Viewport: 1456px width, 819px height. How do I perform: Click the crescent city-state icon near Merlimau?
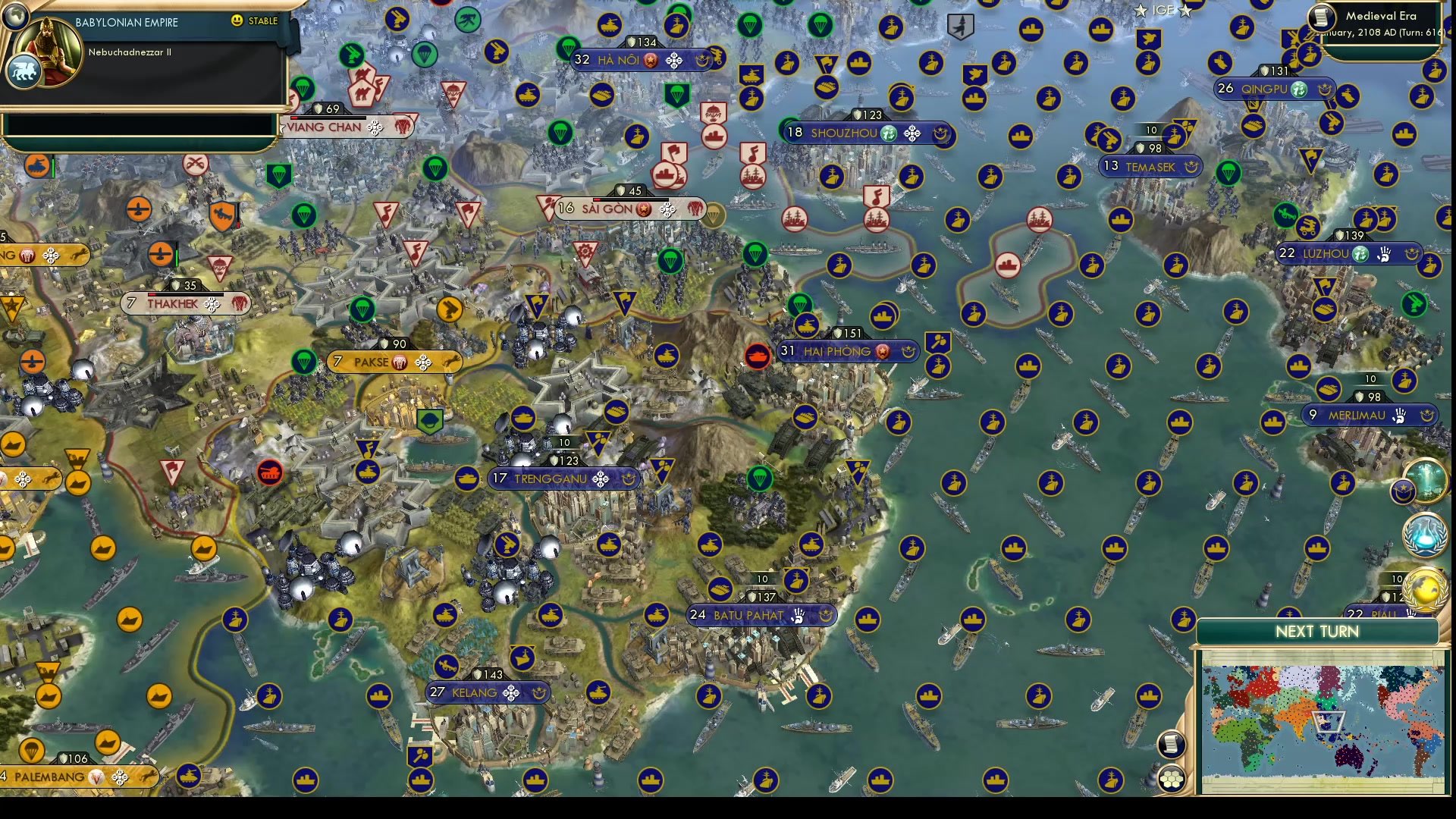1428,415
